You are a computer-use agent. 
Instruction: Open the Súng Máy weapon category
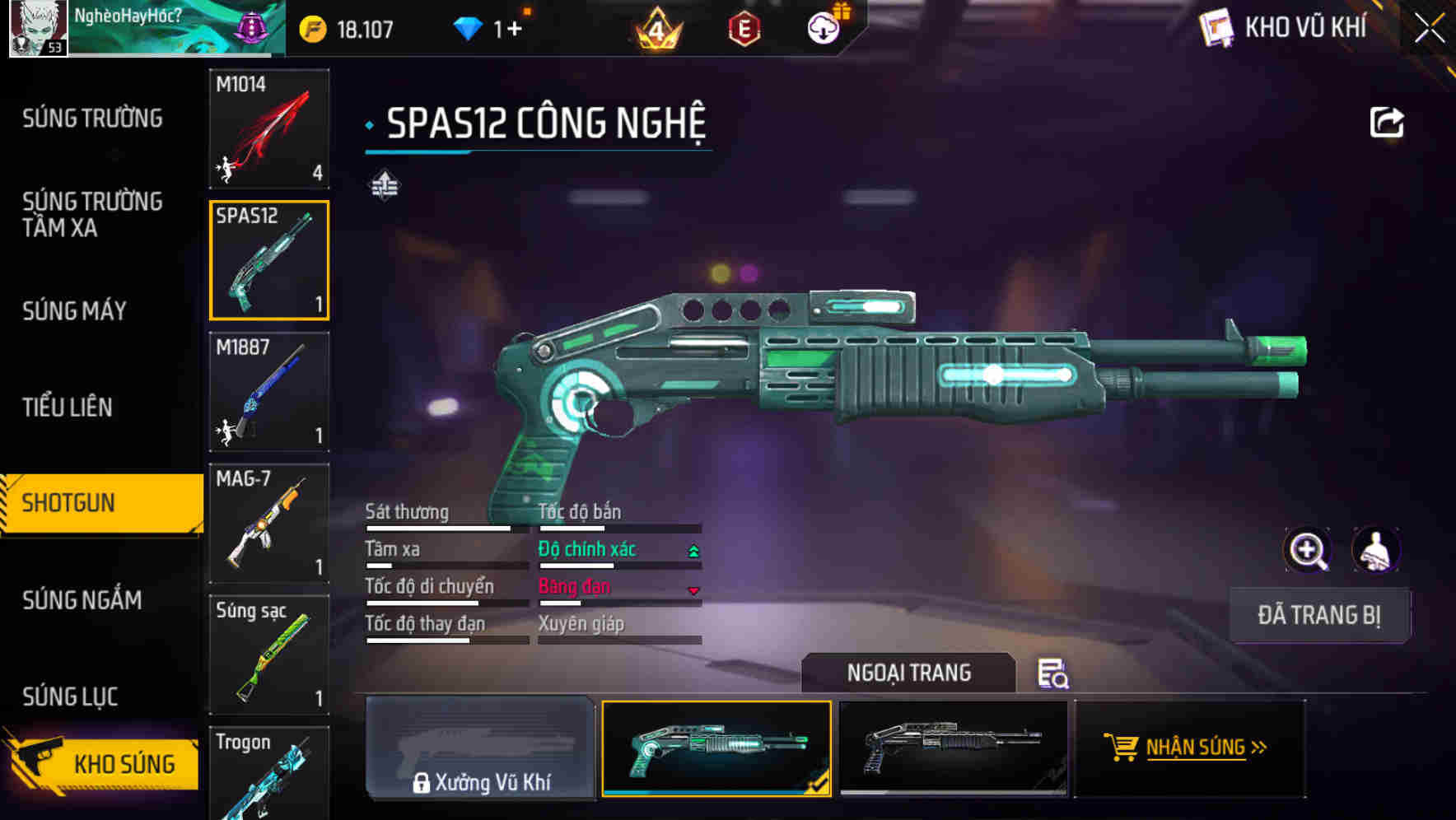click(74, 310)
